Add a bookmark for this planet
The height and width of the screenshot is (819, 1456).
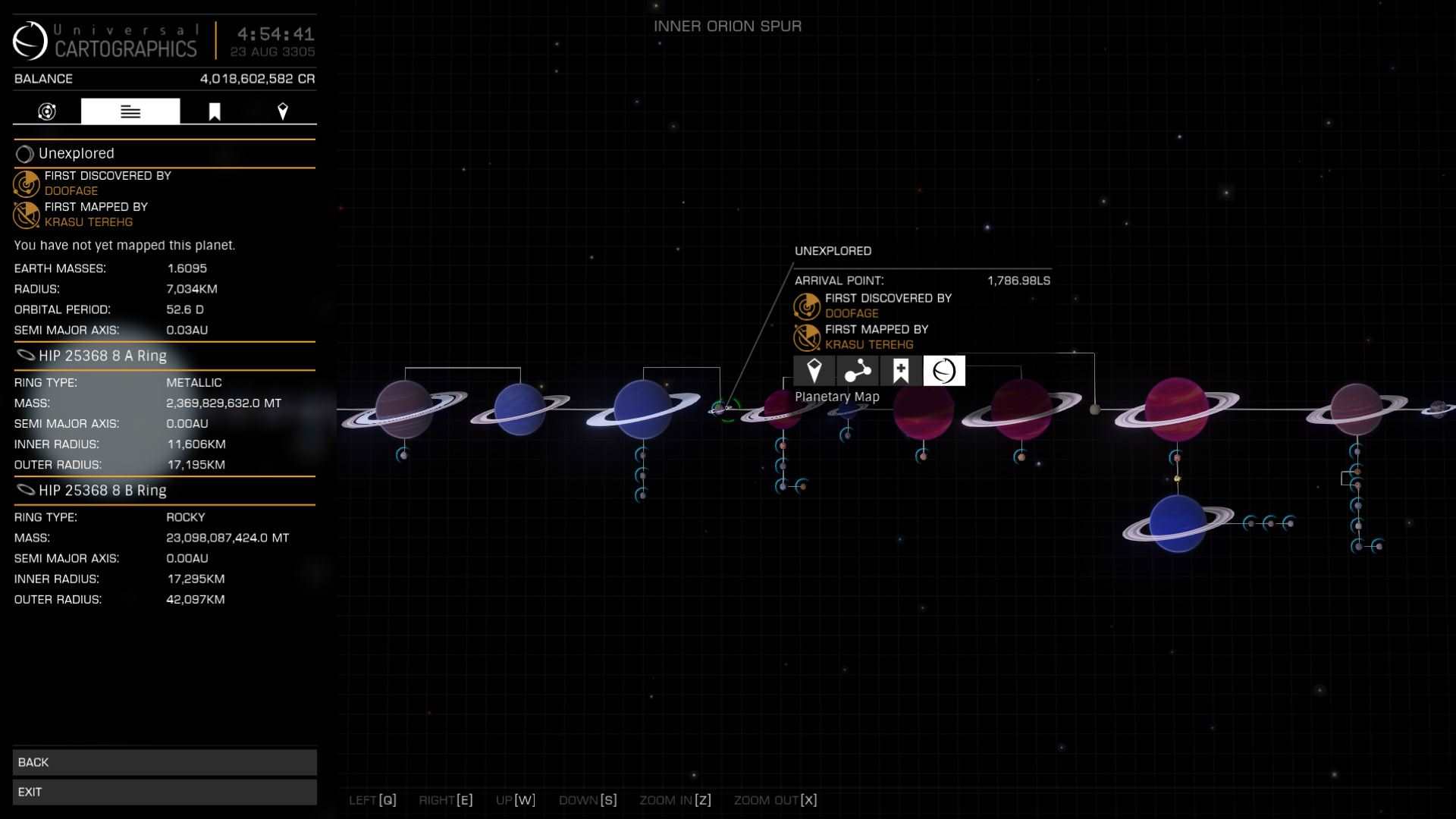(x=901, y=371)
